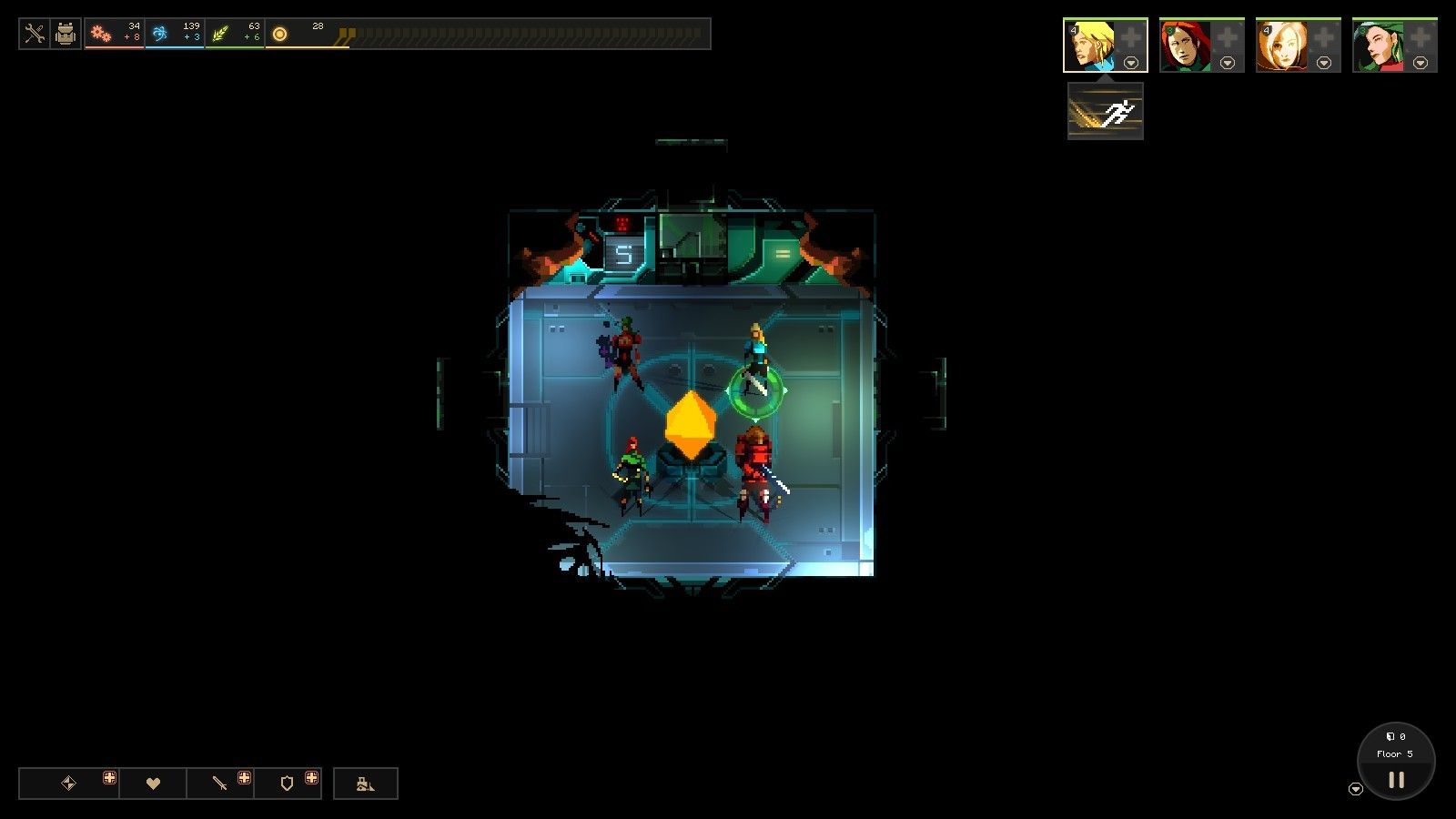This screenshot has height=819, width=1456.
Task: Select the red-haired hero portrait
Action: click(x=1187, y=45)
